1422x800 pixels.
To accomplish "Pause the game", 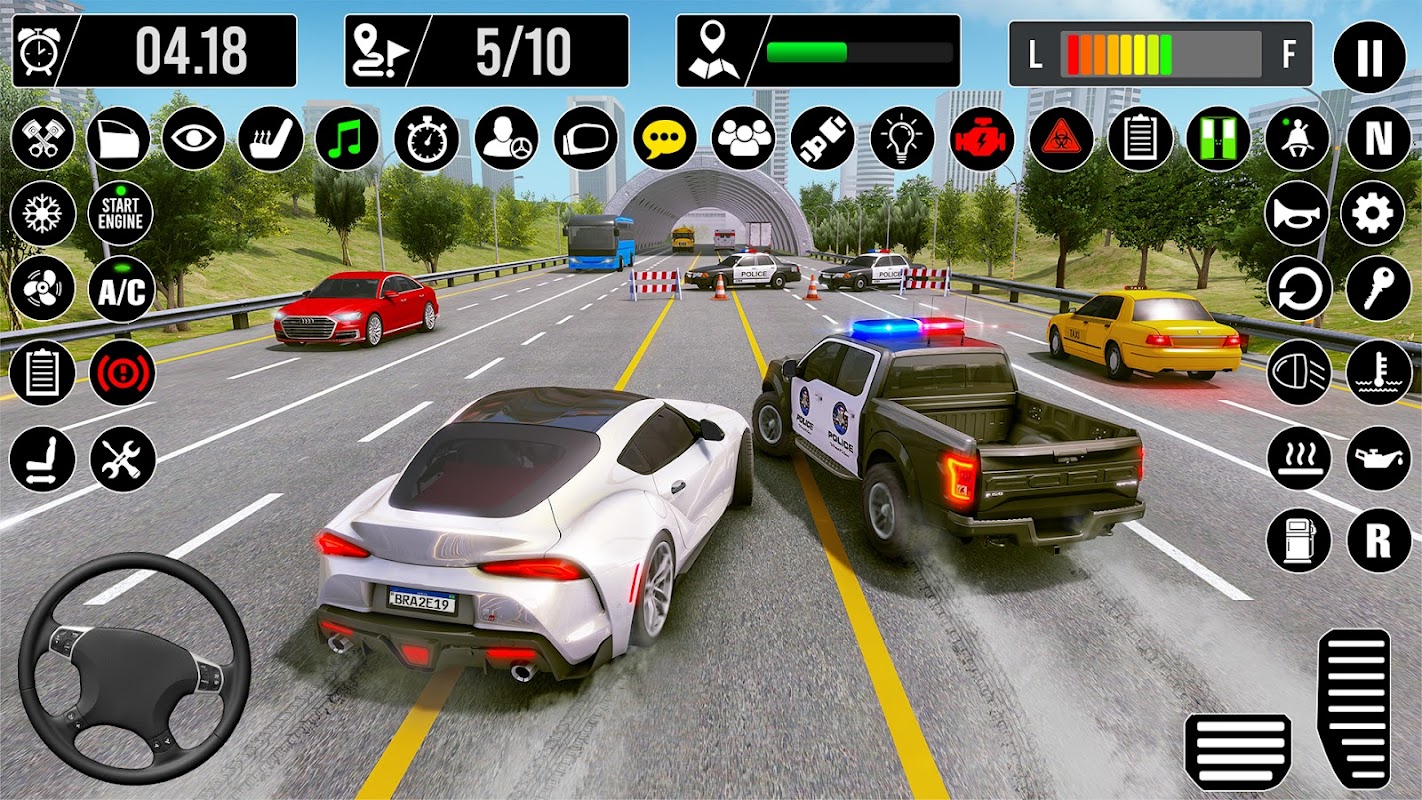I will [1366, 57].
